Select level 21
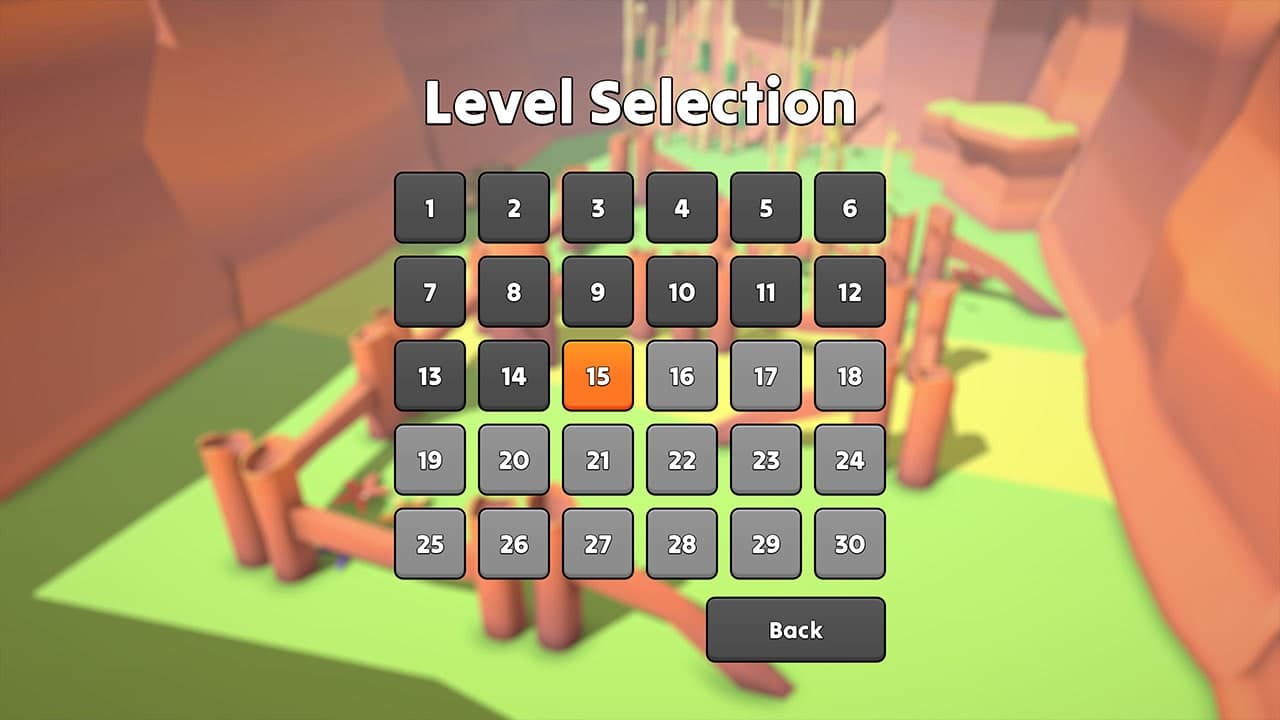Viewport: 1280px width, 720px height. click(x=598, y=461)
